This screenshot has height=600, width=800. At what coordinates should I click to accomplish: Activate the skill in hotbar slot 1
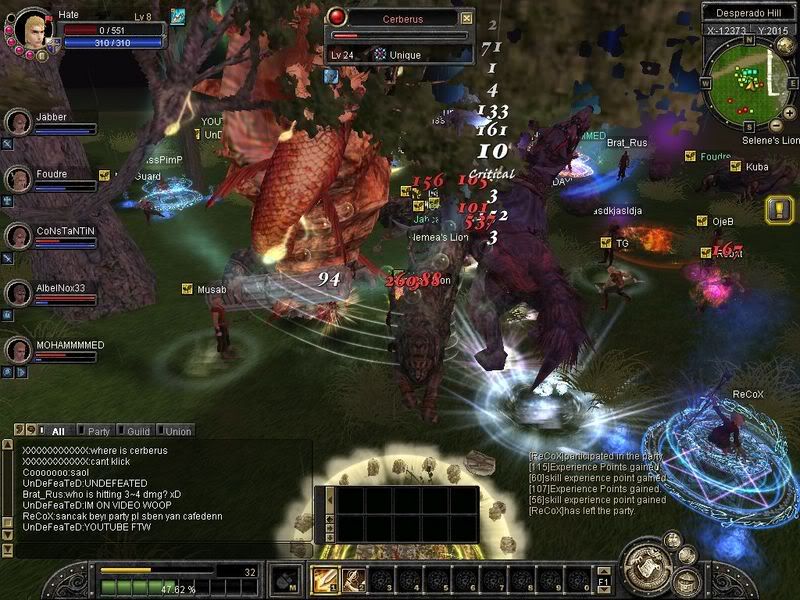click(x=325, y=579)
